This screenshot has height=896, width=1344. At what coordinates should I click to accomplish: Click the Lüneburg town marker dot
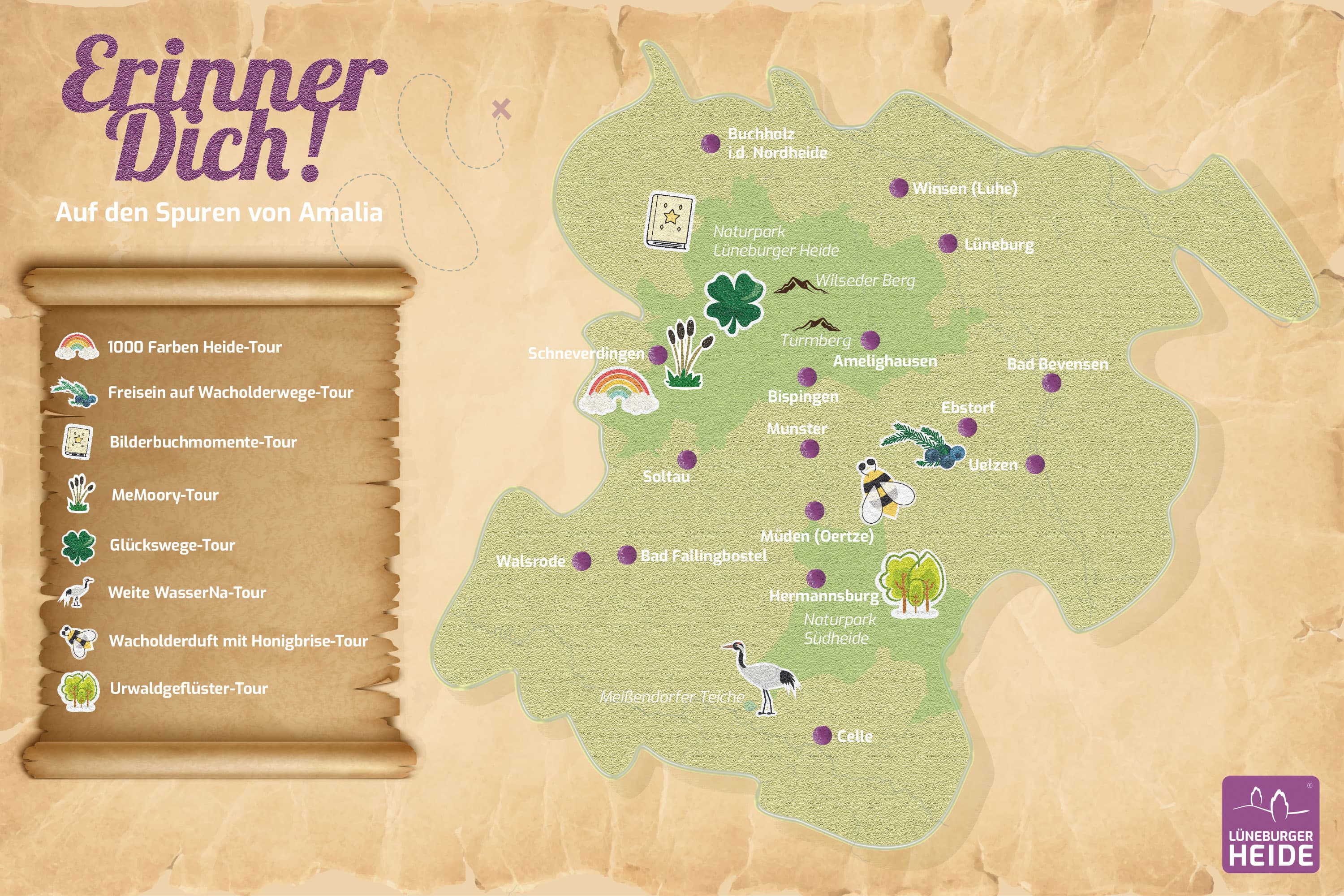pyautogui.click(x=948, y=243)
